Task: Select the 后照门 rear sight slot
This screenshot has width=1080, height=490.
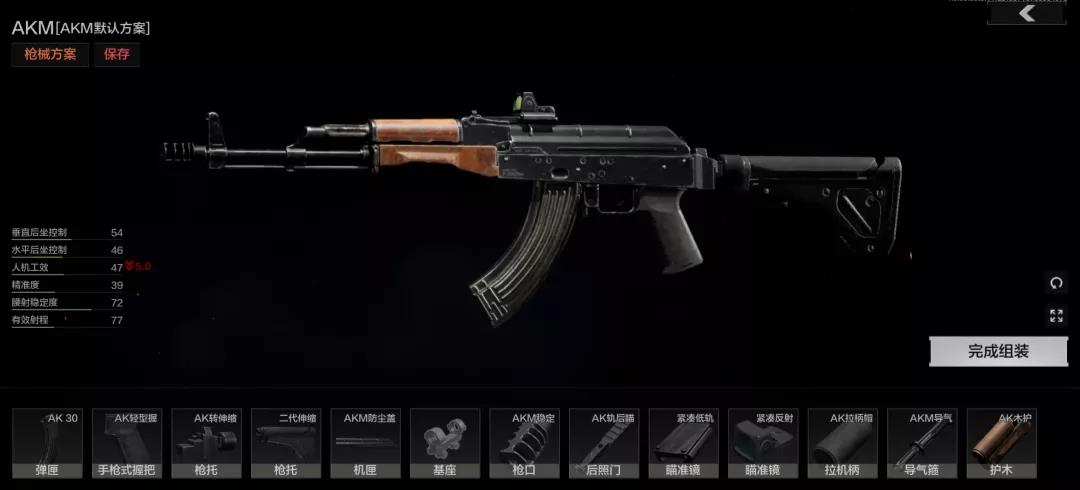Action: tap(604, 443)
